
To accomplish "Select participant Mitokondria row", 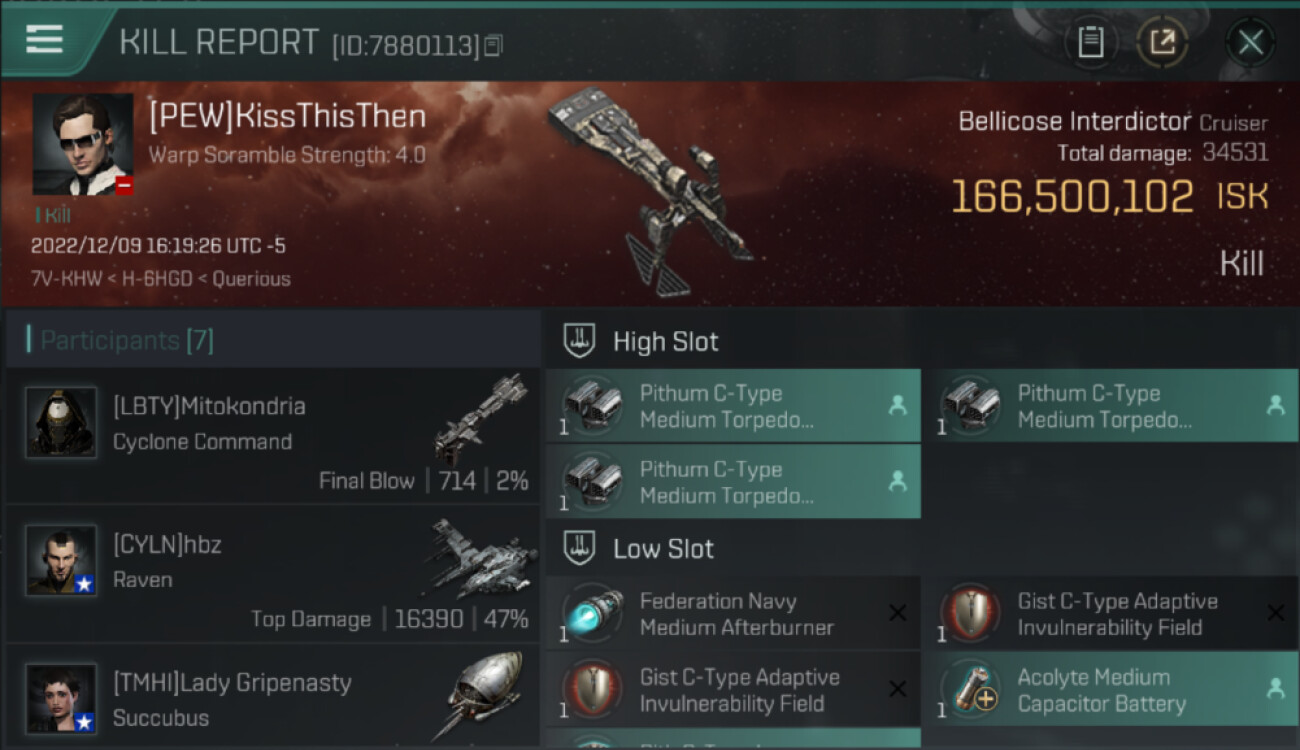I will (272, 436).
